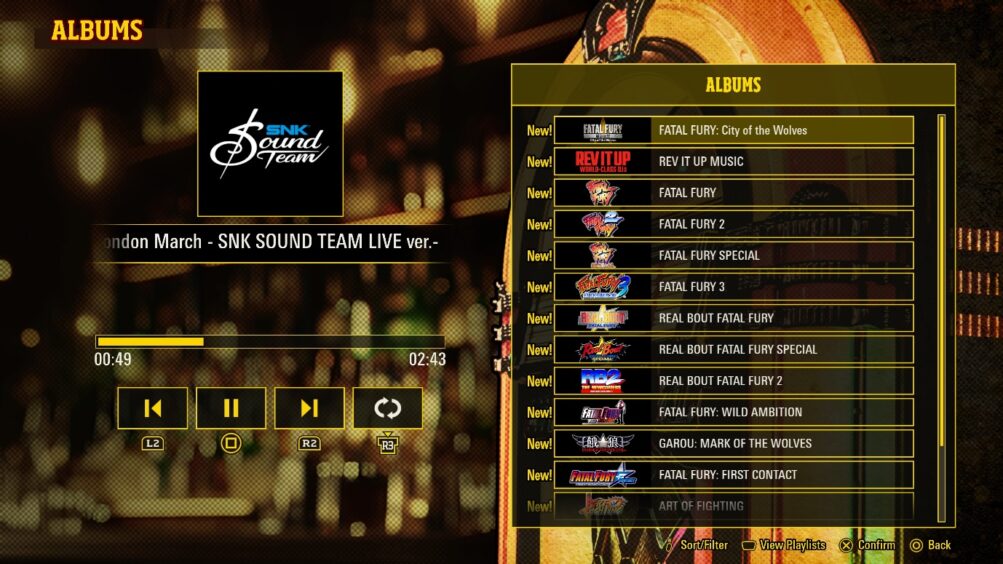Image resolution: width=1003 pixels, height=564 pixels.
Task: Choose REAL BOUT FATAL FURY SPECIAL album
Action: 733,349
